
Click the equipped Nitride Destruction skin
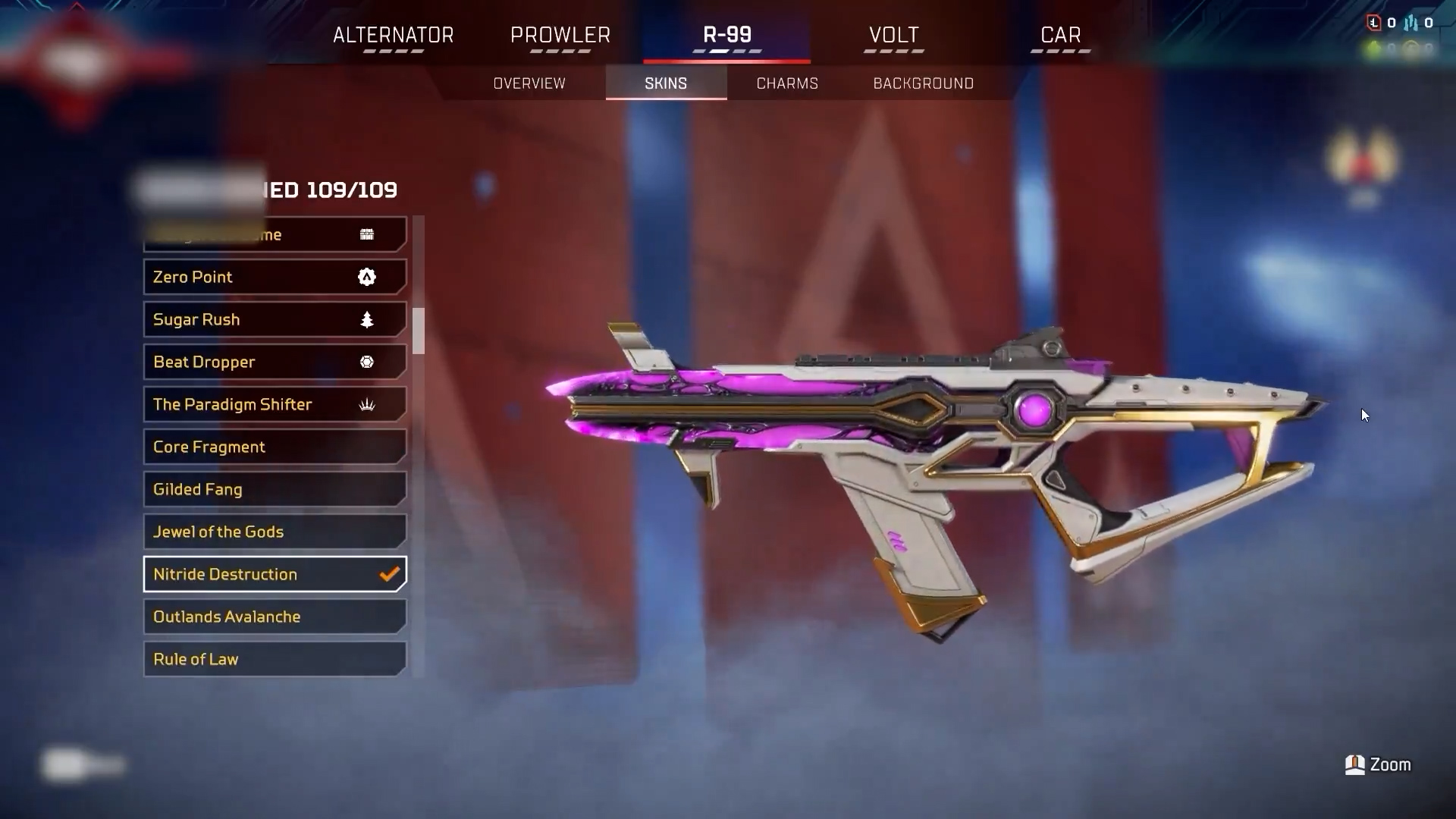pyautogui.click(x=275, y=574)
